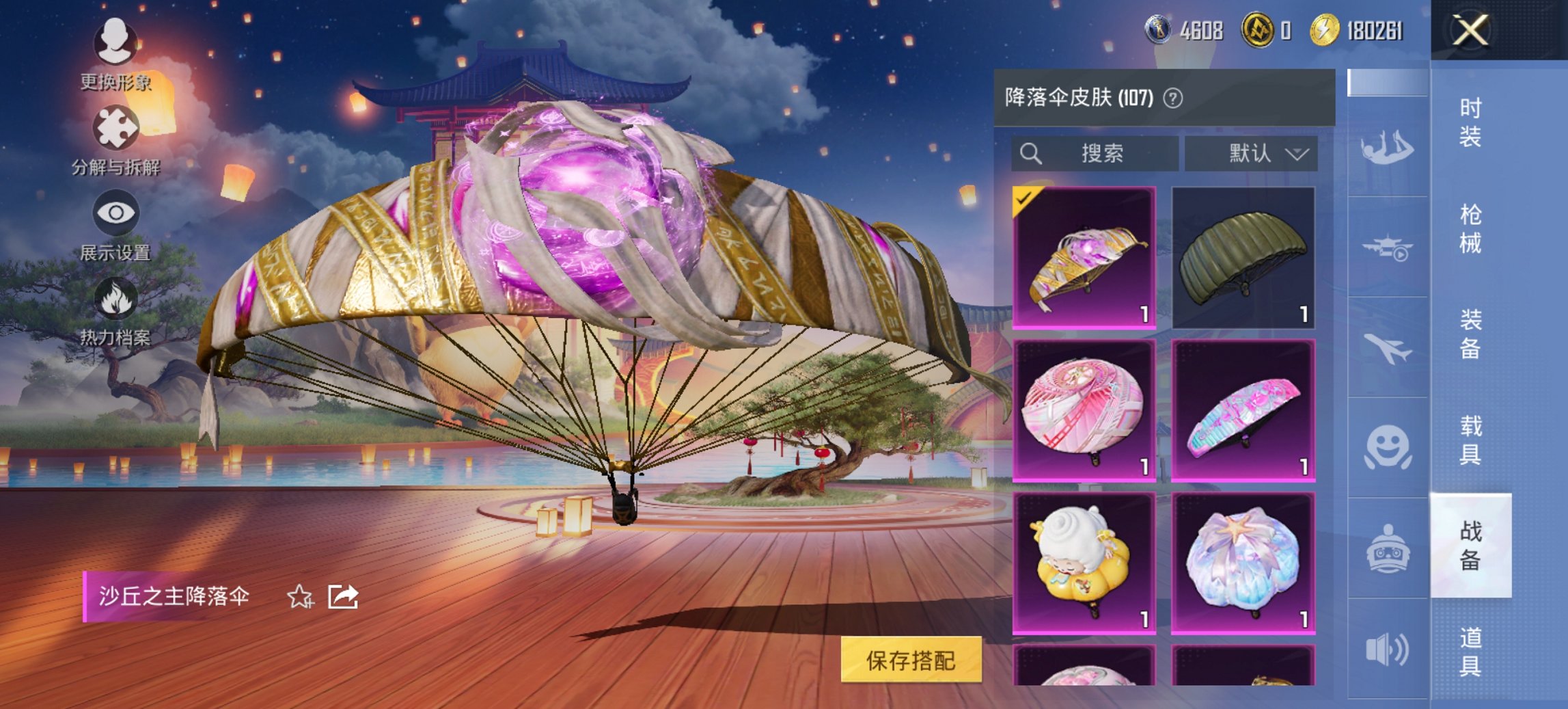Click the 展示设置 eye icon

pos(116,213)
